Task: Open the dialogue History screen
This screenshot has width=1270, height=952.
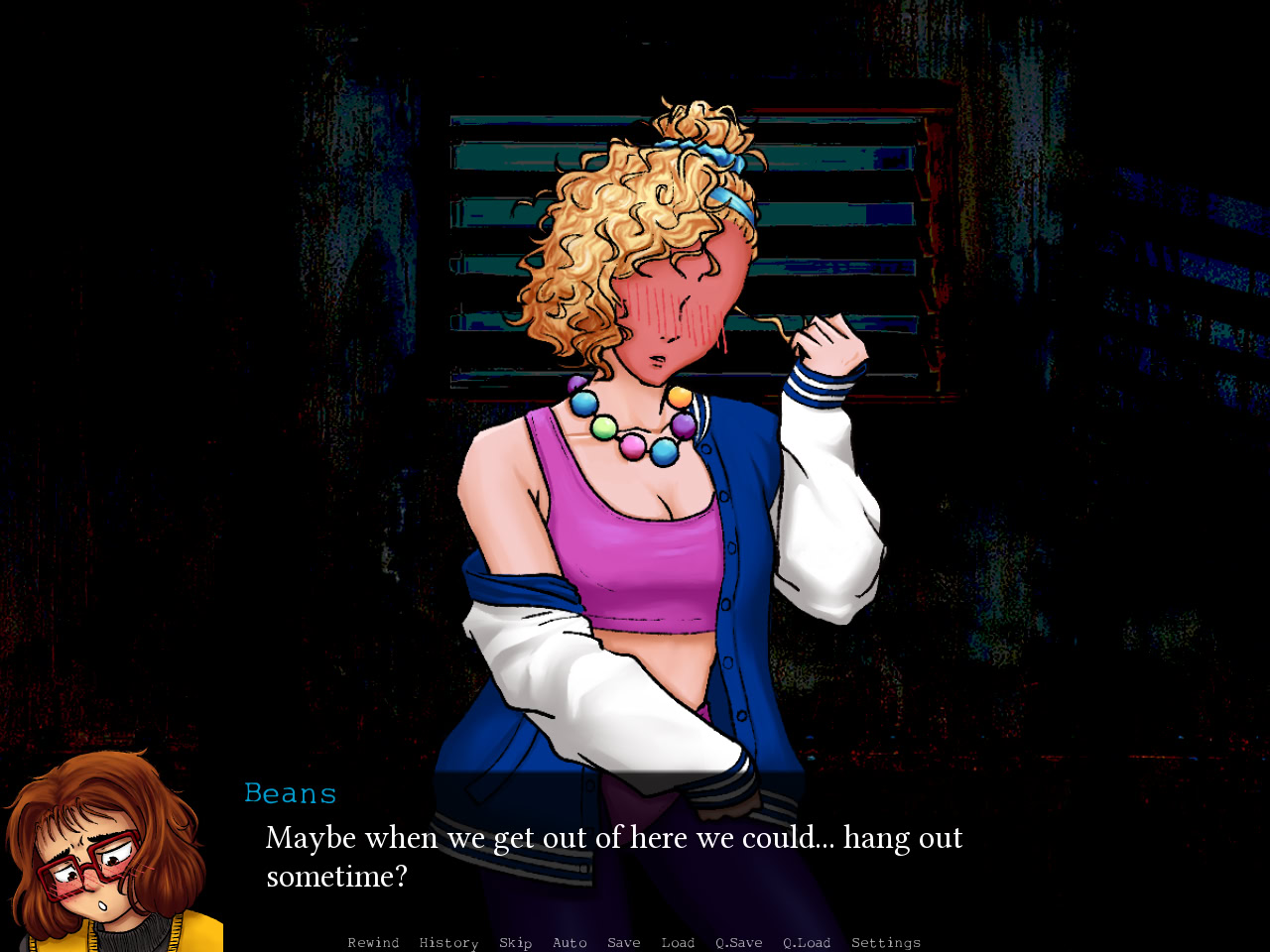Action: 448,942
